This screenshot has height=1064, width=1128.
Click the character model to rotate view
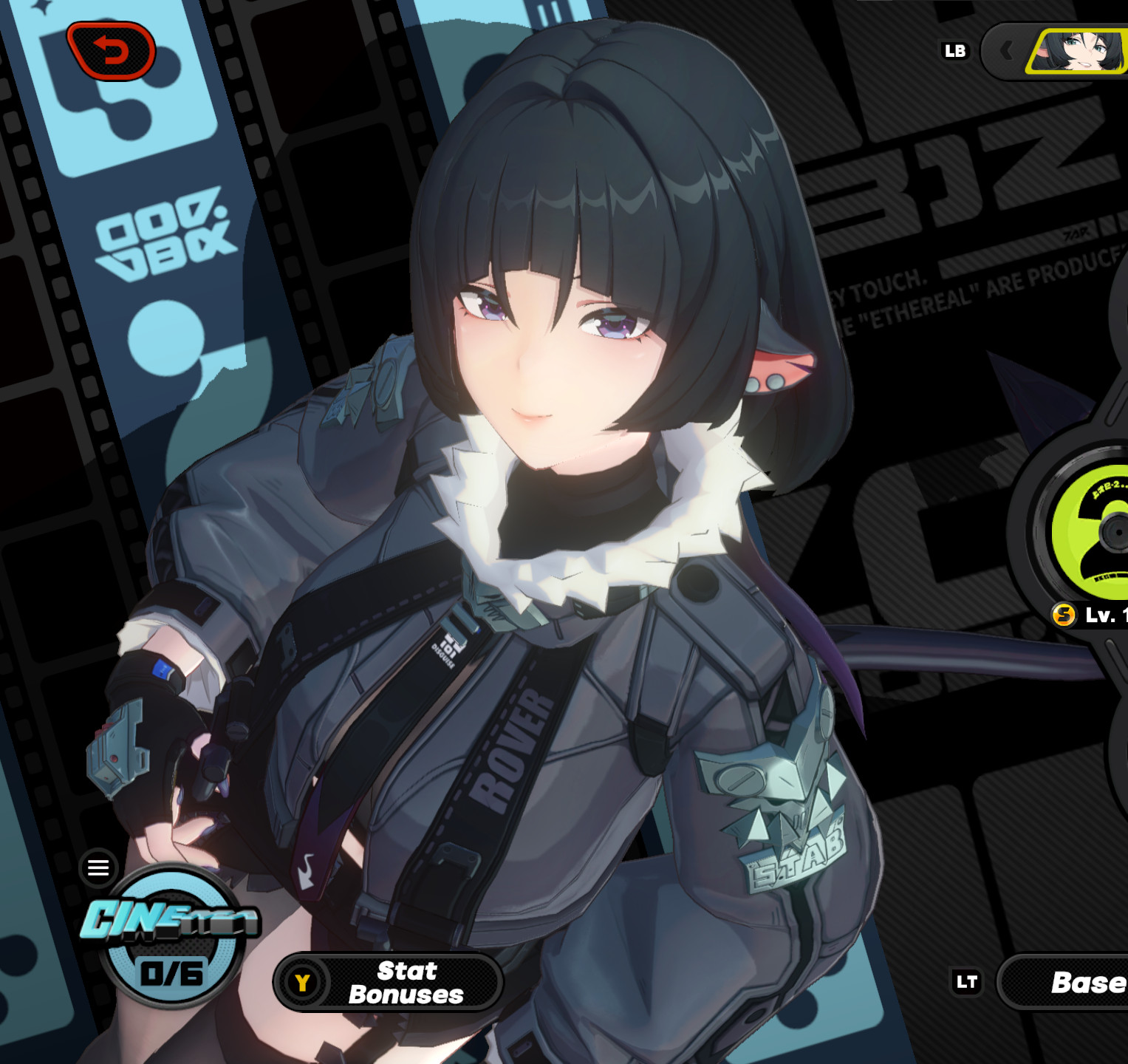tap(554, 591)
